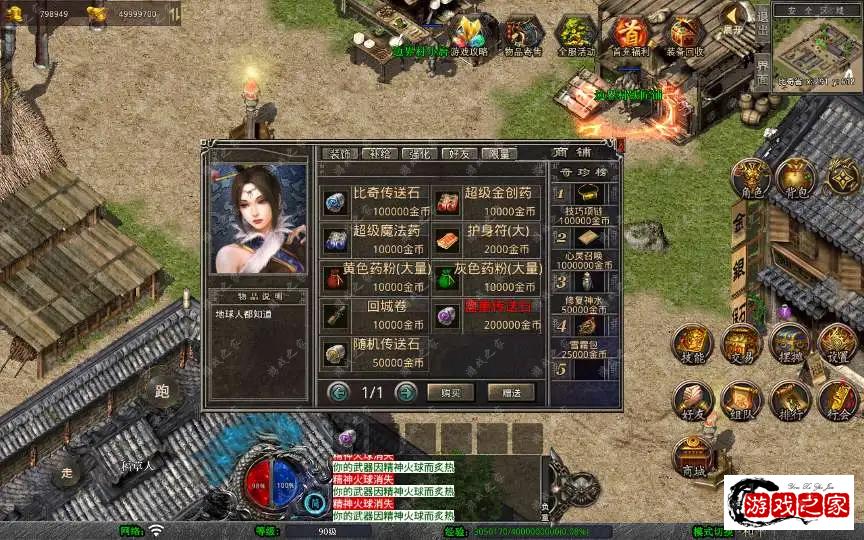This screenshot has height=540, width=864.
Task: Click the 赠送 gift button
Action: pyautogui.click(x=511, y=393)
